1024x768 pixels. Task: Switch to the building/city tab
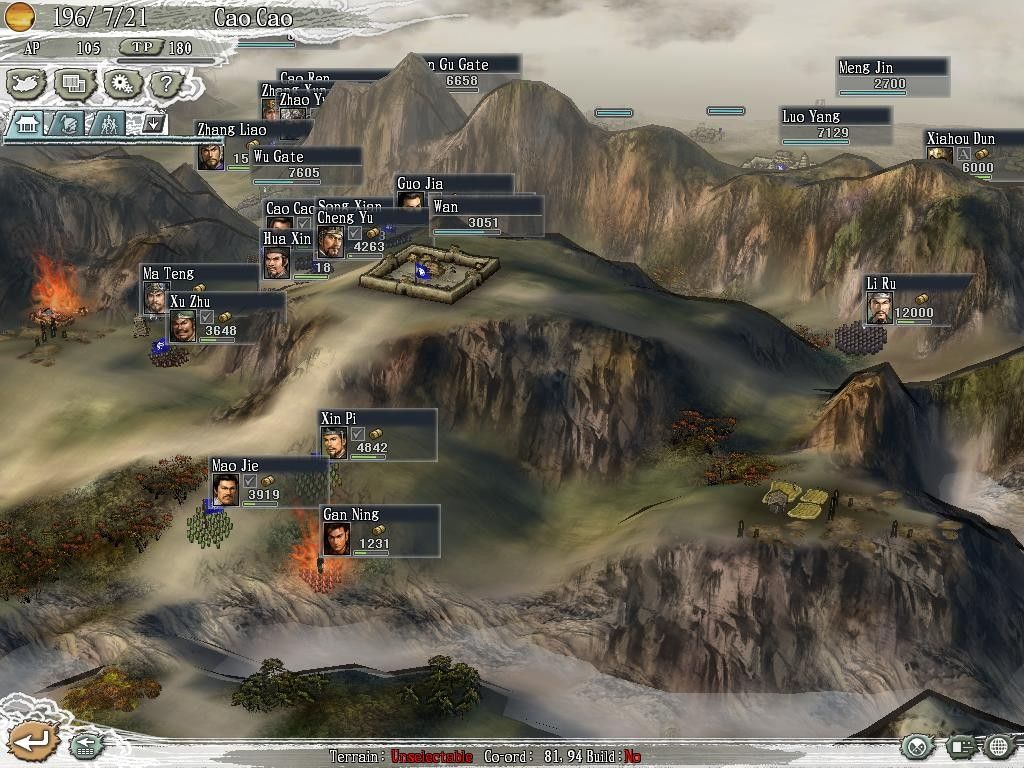point(27,124)
